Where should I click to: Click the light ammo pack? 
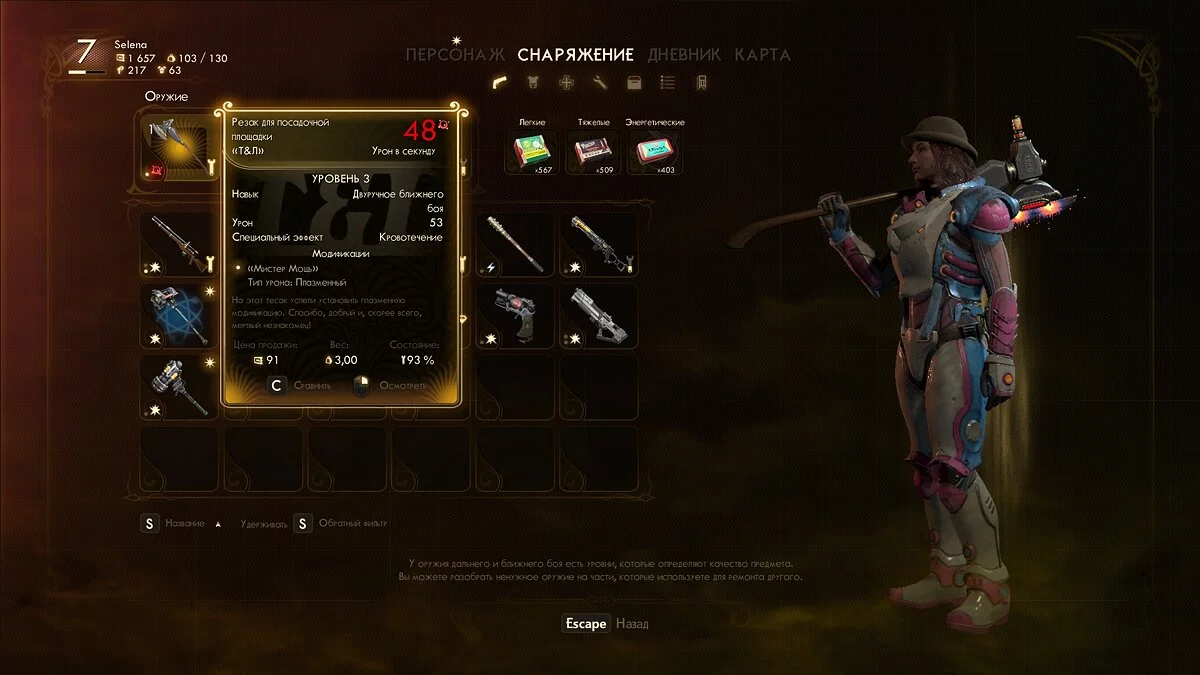(531, 152)
